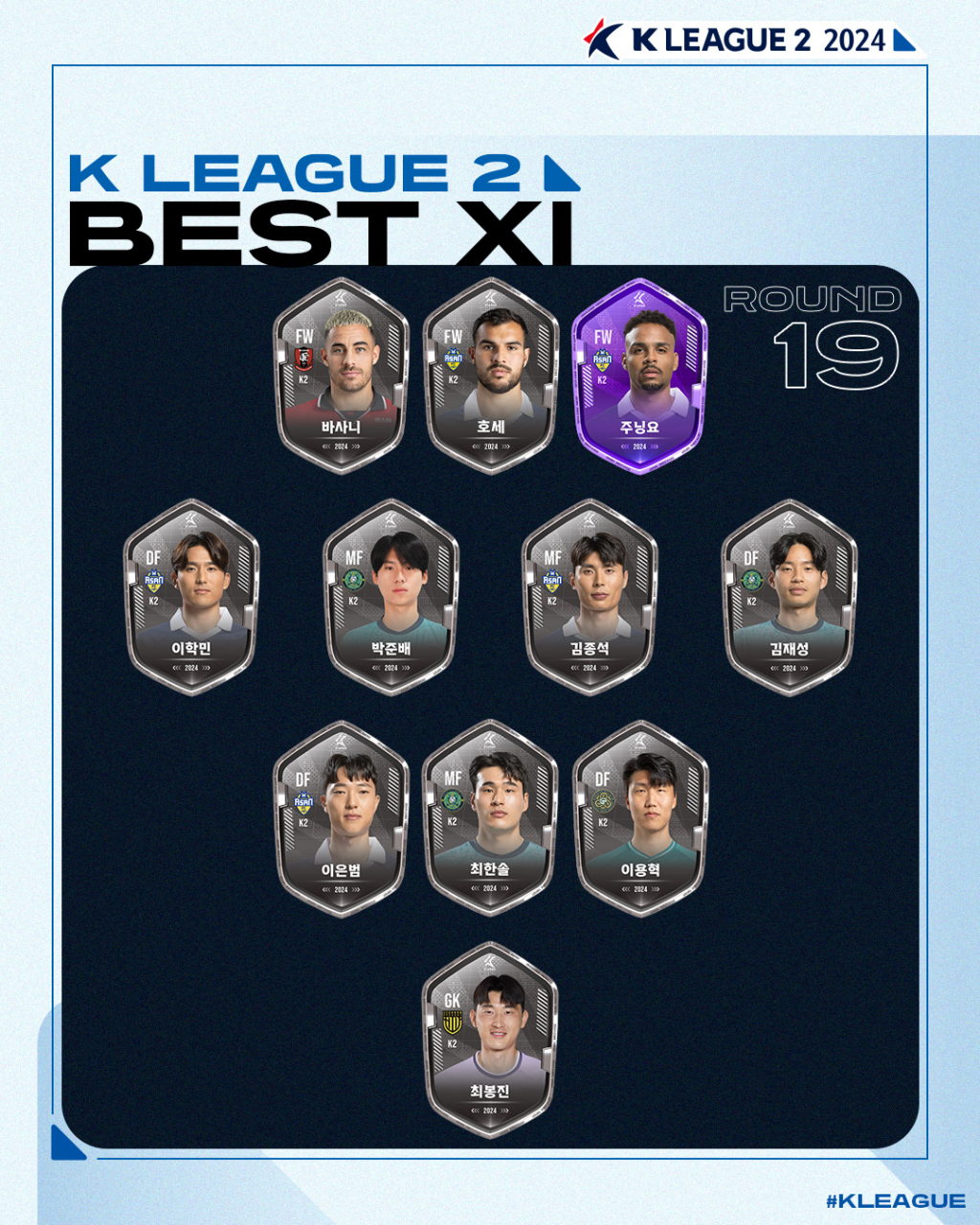The width and height of the screenshot is (980, 1225).
Task: Click the 김종석 midfielder card
Action: click(590, 597)
